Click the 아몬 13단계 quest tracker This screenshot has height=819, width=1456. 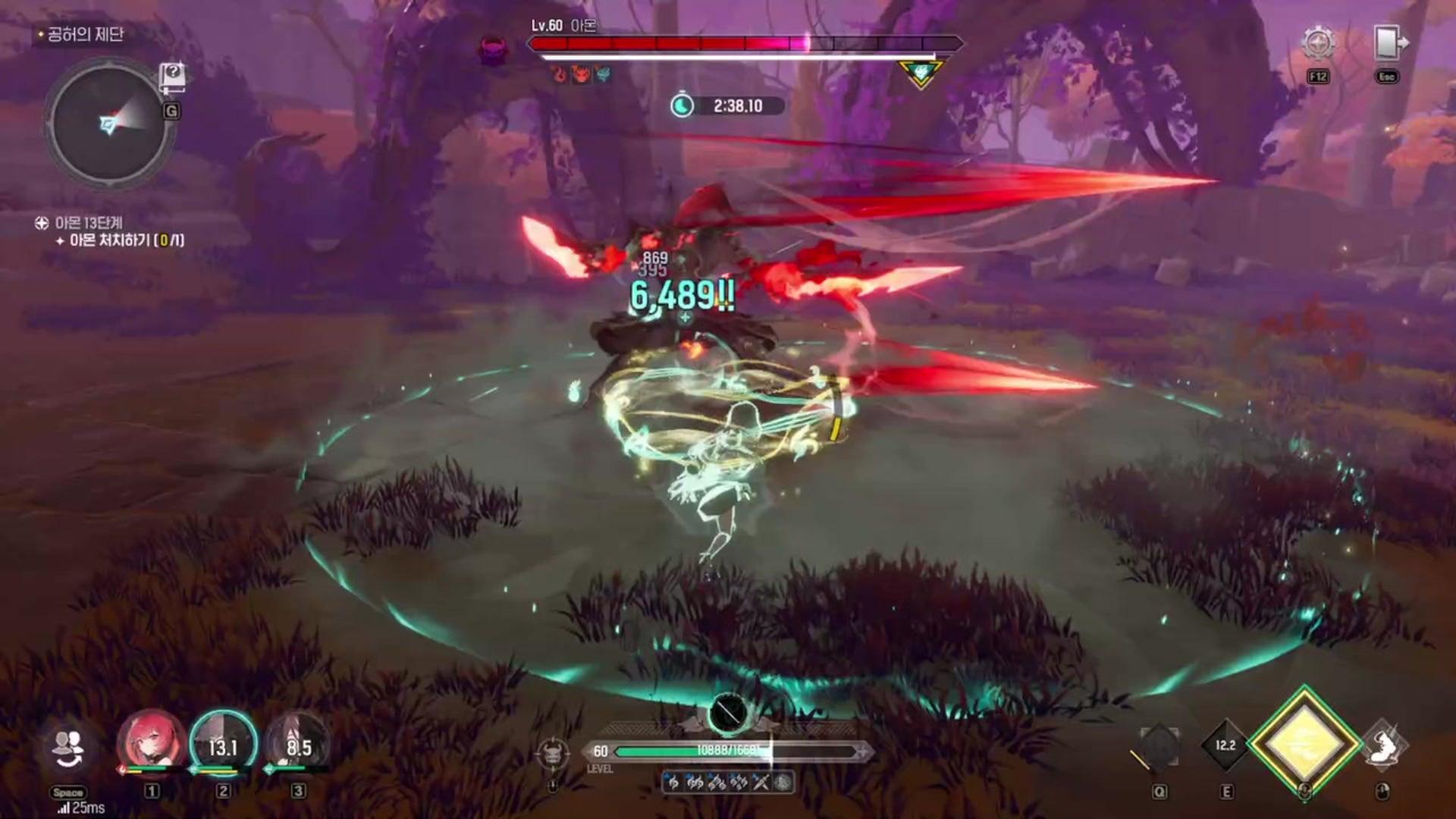click(x=88, y=223)
